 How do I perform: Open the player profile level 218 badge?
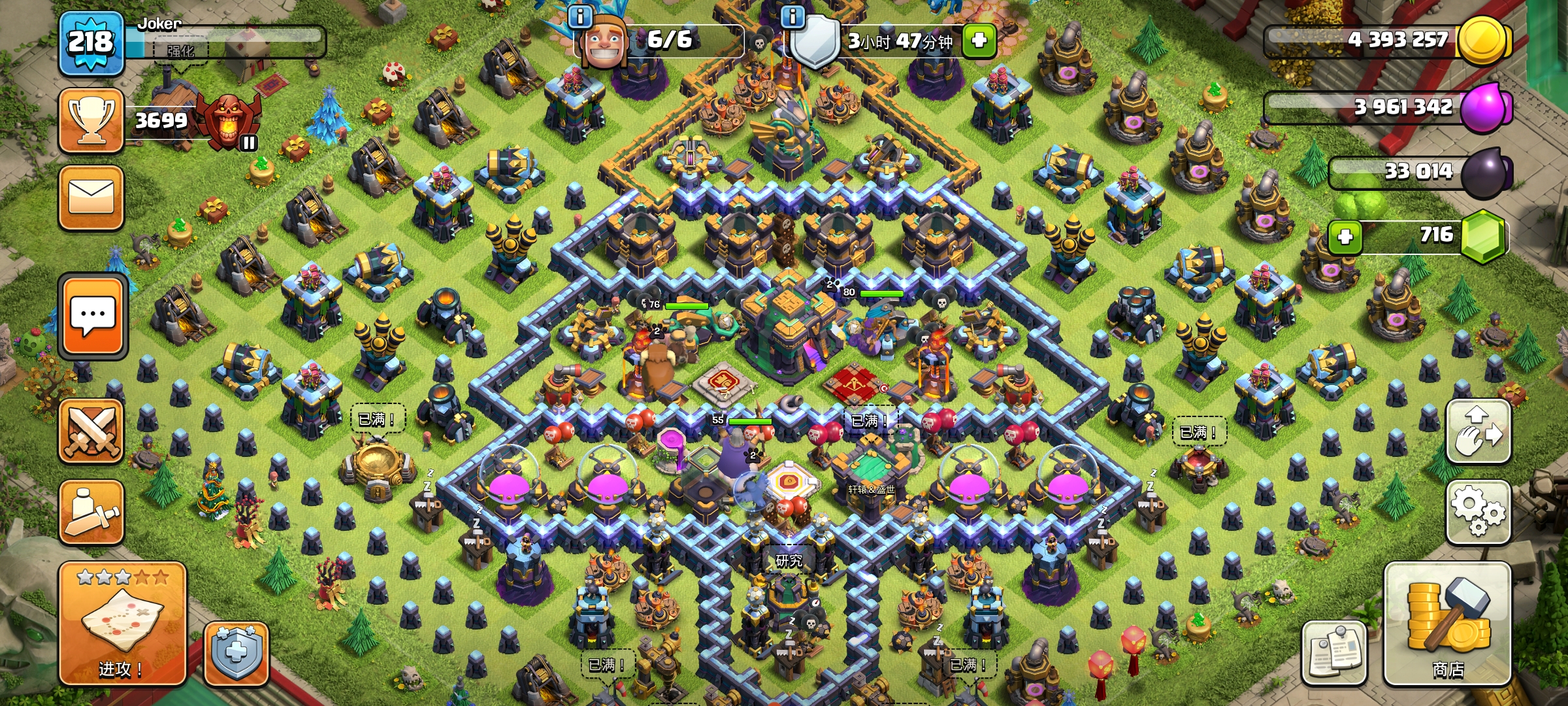point(91,43)
